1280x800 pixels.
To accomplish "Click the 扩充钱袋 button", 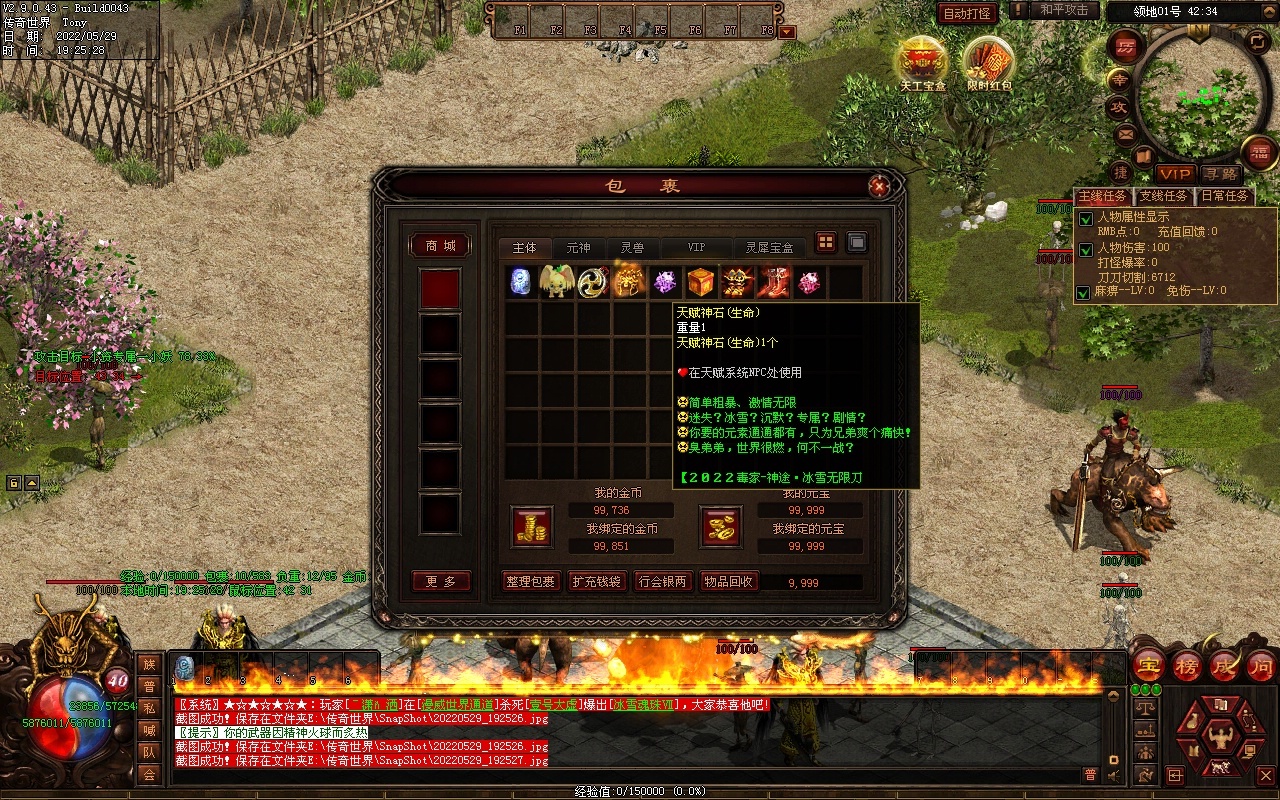I will click(596, 581).
